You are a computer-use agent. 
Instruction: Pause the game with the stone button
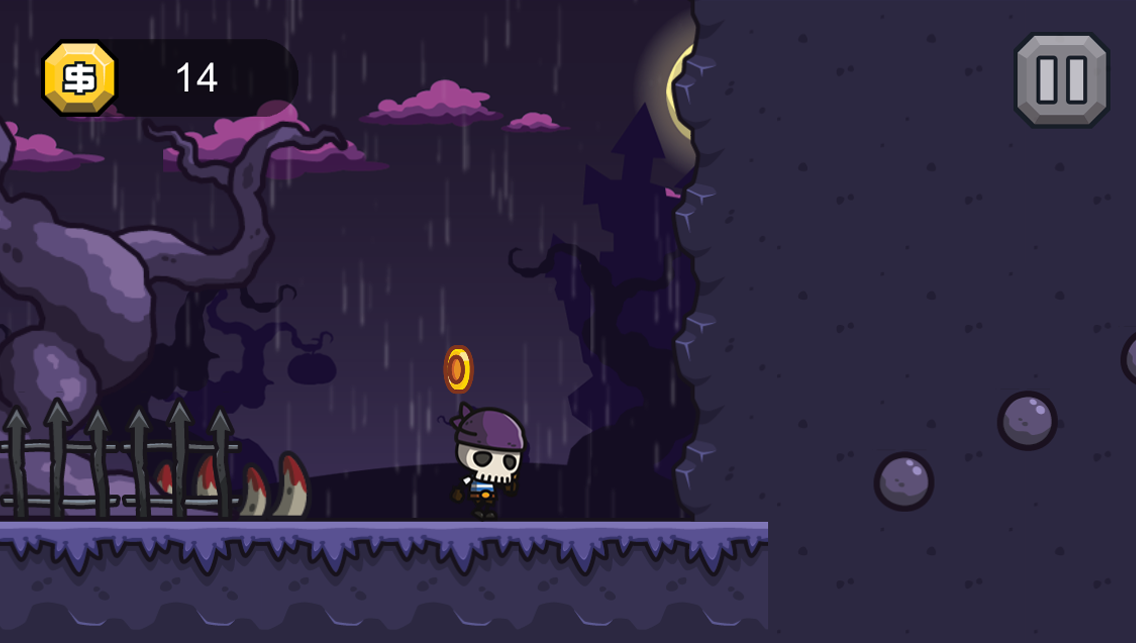pyautogui.click(x=1061, y=80)
